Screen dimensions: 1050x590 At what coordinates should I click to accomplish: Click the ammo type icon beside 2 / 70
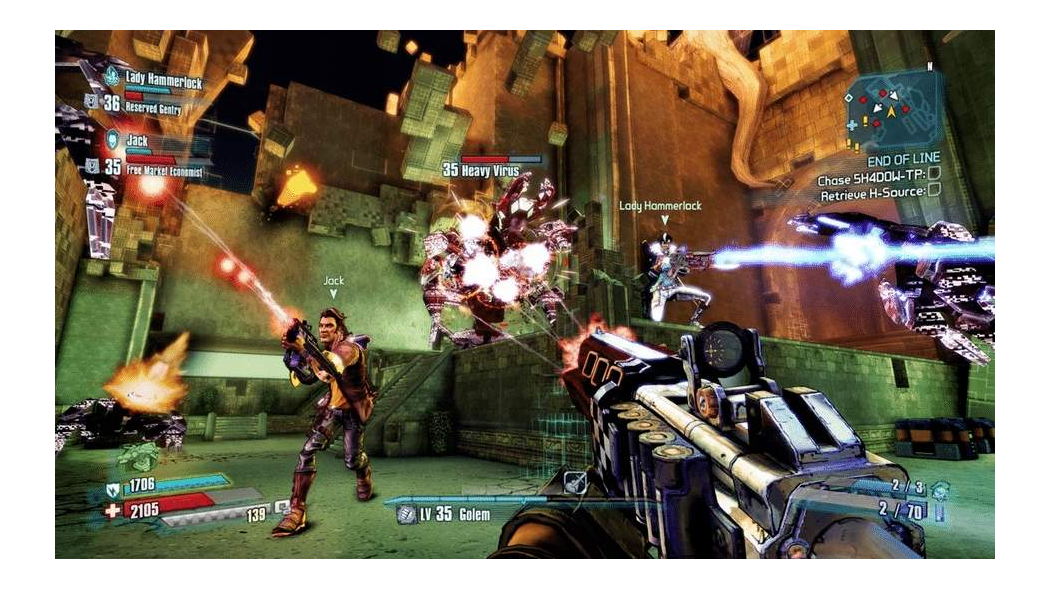point(940,514)
